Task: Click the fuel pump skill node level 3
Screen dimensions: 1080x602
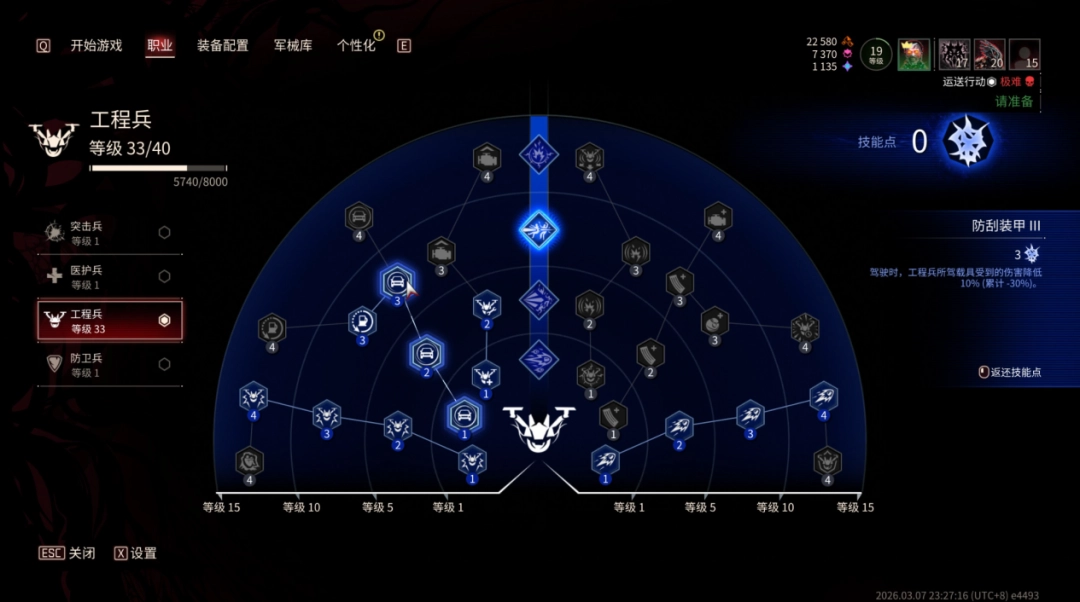Action: [x=362, y=322]
